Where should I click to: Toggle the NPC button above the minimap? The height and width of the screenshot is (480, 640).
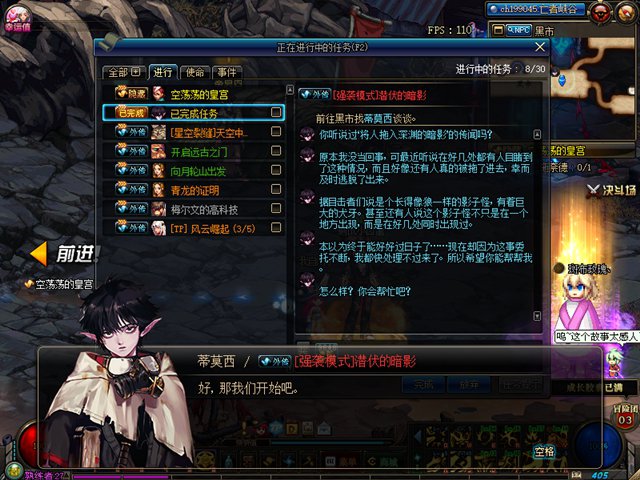(x=517, y=31)
